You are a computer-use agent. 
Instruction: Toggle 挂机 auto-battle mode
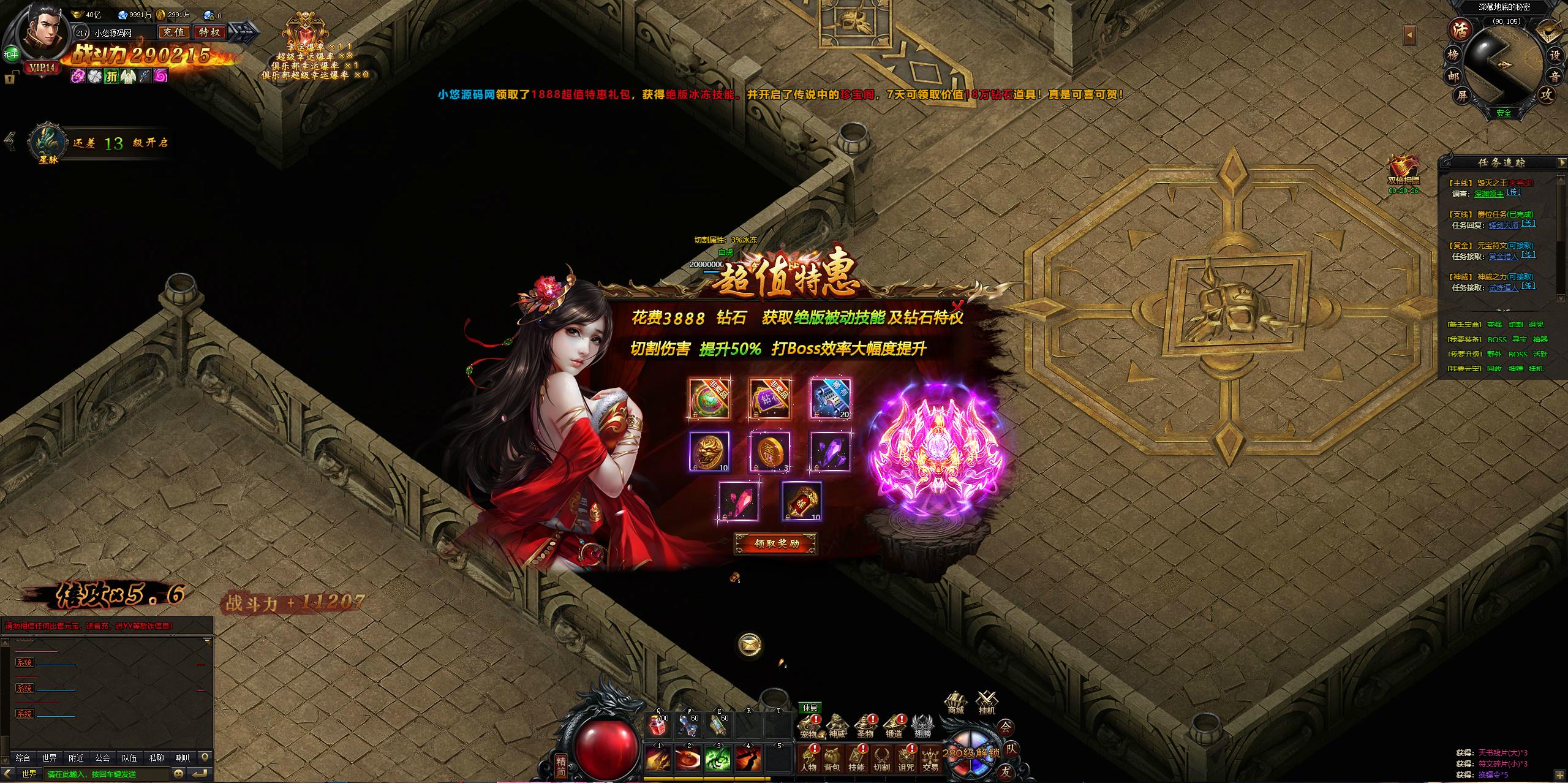(987, 703)
